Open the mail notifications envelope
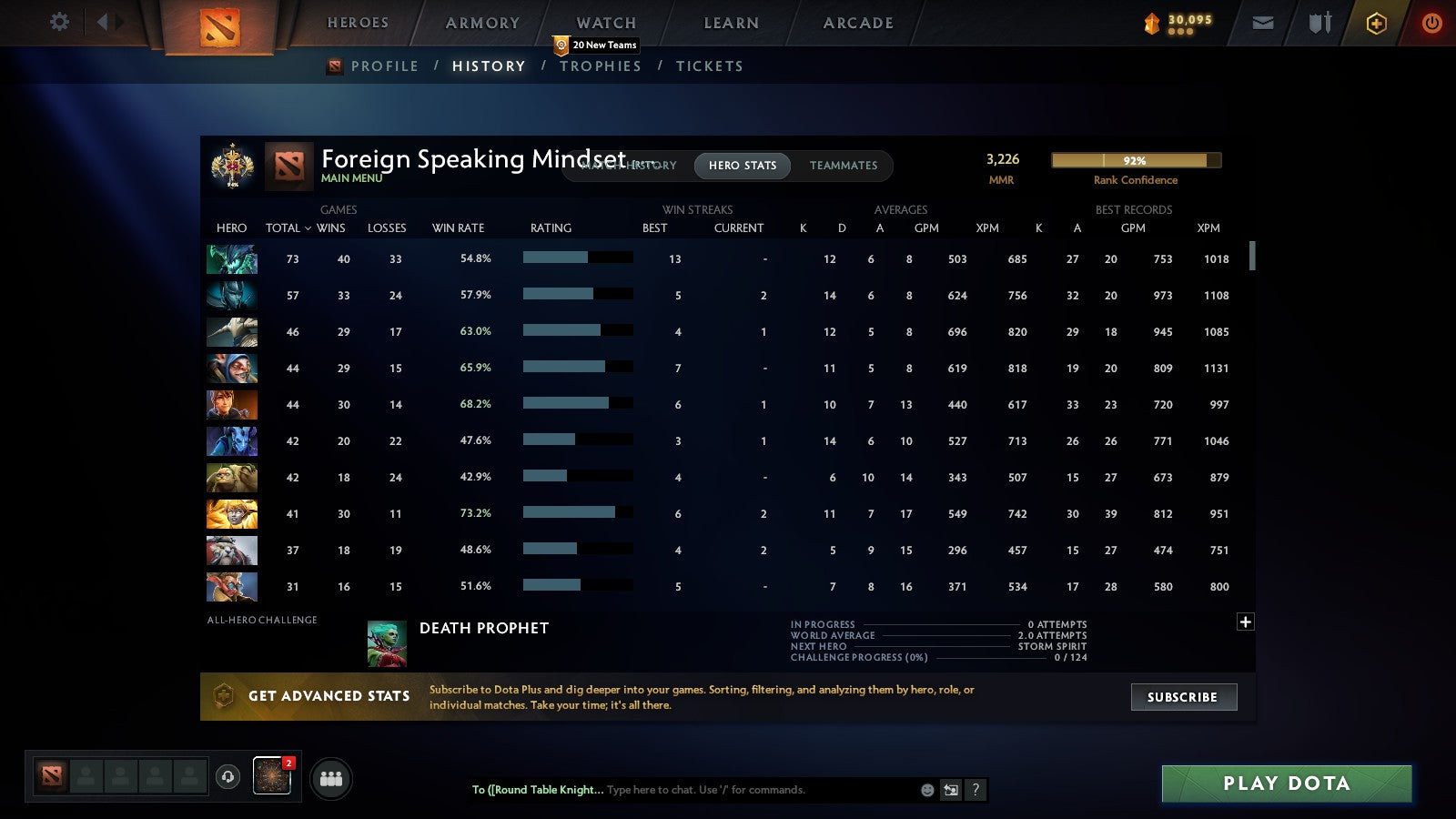This screenshot has height=819, width=1456. point(1263,23)
